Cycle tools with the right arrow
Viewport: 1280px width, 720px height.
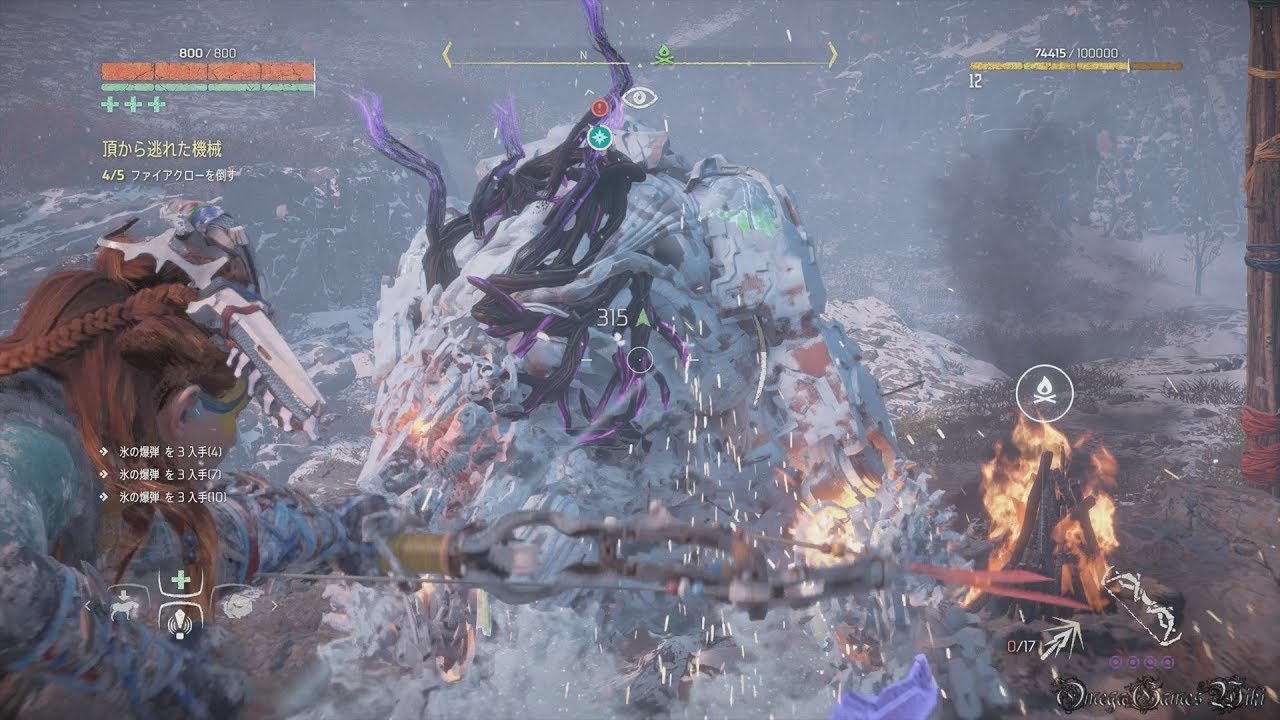pos(273,605)
